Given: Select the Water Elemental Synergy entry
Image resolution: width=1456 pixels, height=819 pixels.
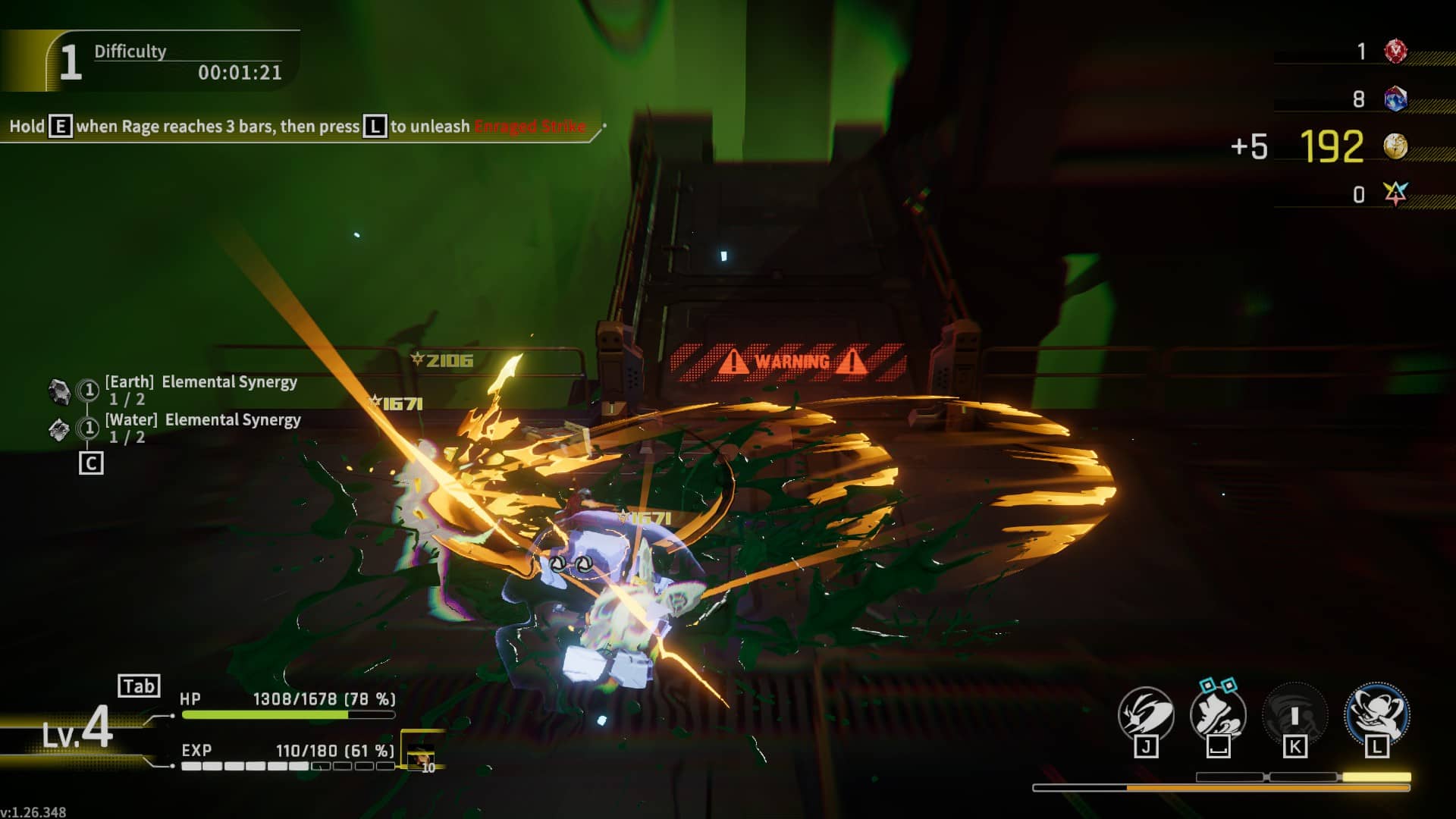Looking at the screenshot, I should coord(202,420).
